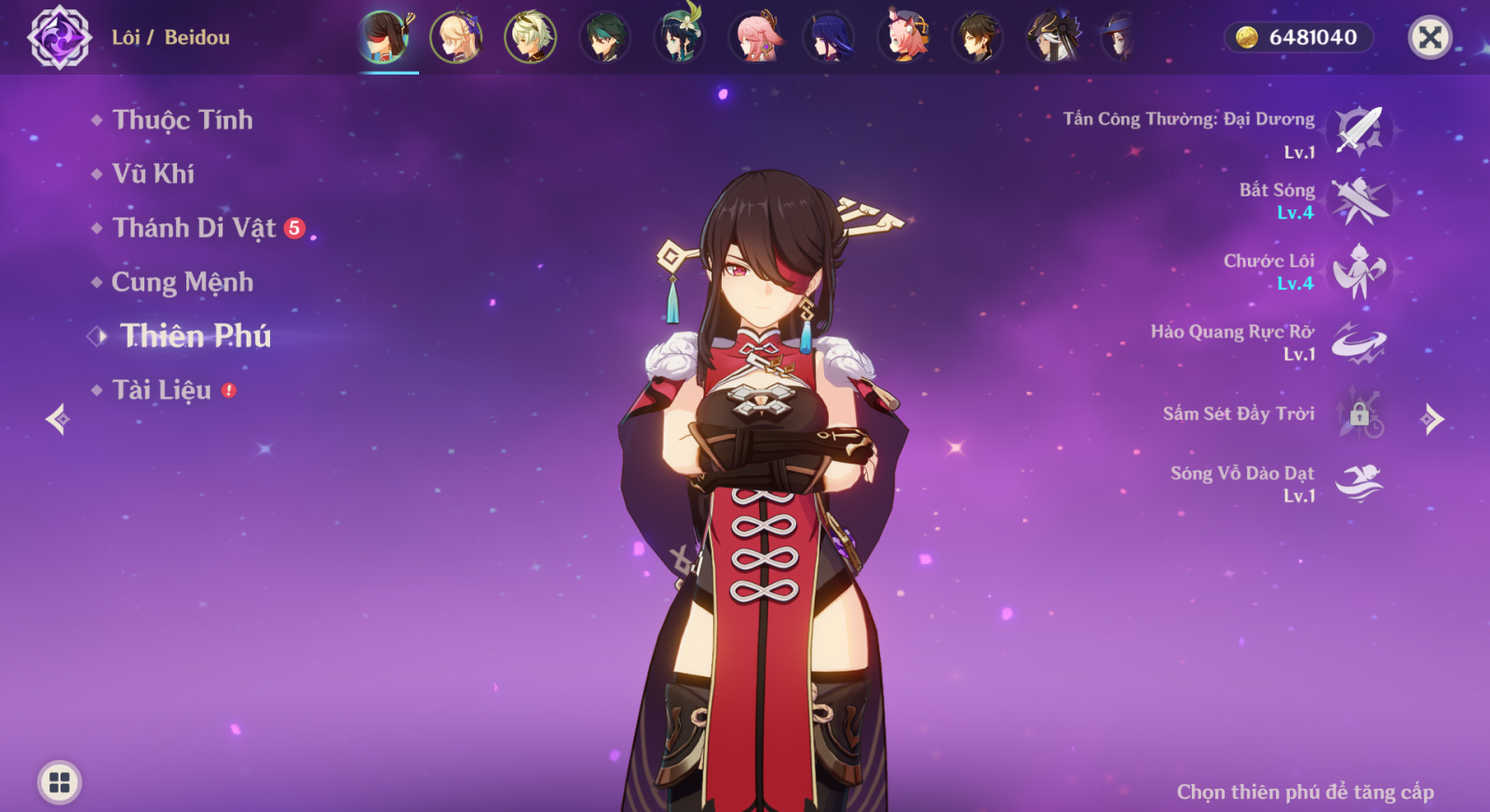Select the locked Sấm Sét Đầy Trời talent
This screenshot has width=1490, height=812.
[x=1359, y=413]
